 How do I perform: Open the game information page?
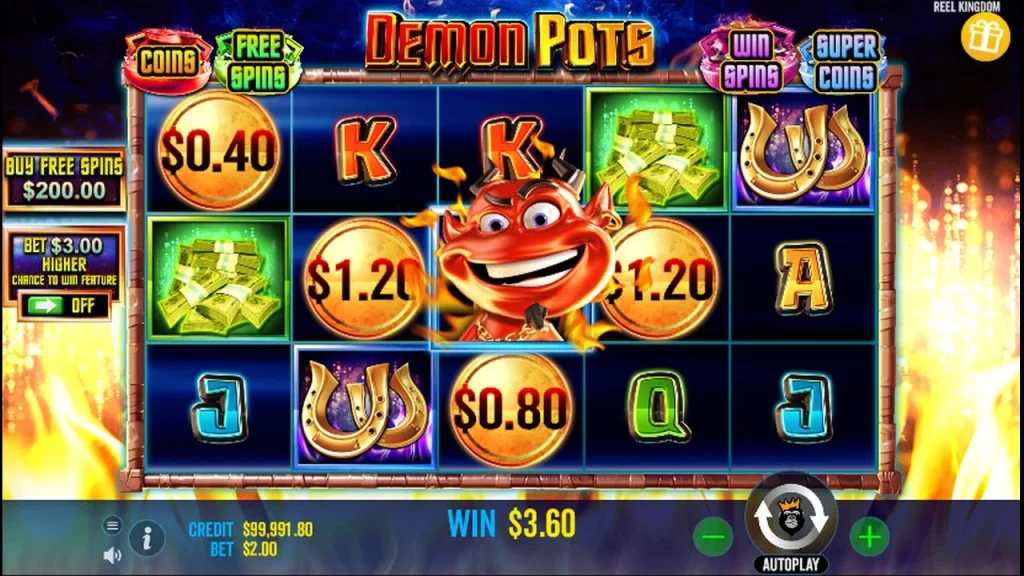pos(147,538)
